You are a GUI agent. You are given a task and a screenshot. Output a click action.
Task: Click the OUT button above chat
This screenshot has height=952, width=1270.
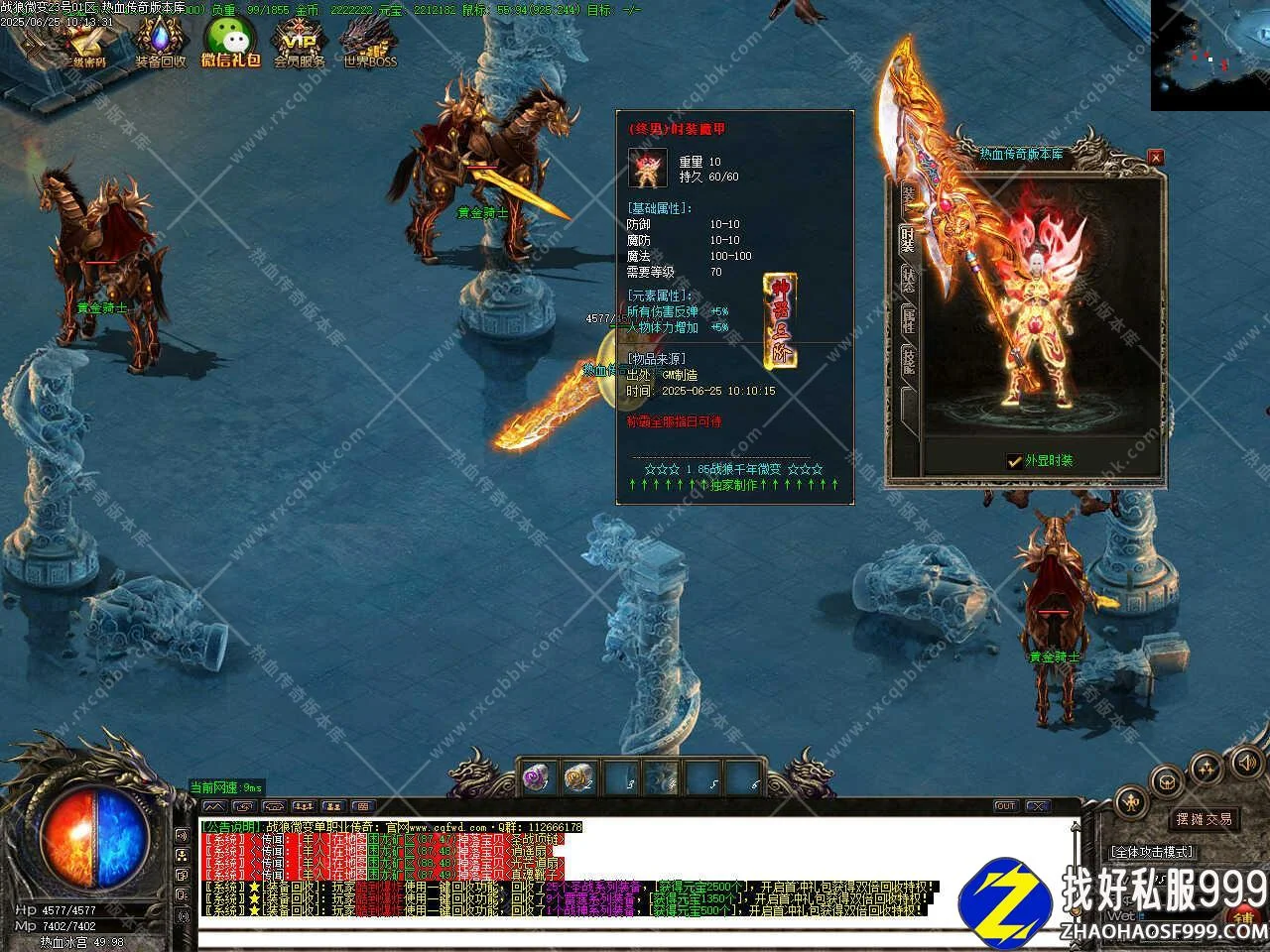pos(1005,806)
